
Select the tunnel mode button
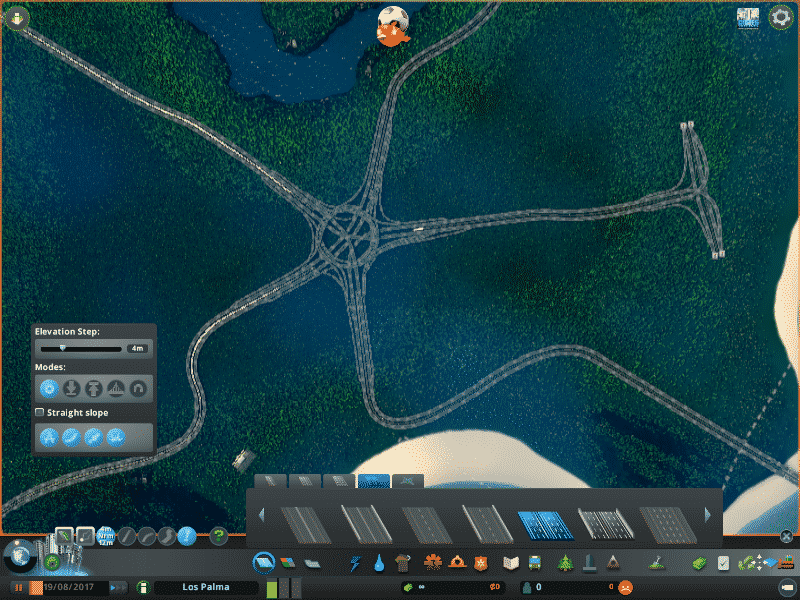point(138,388)
